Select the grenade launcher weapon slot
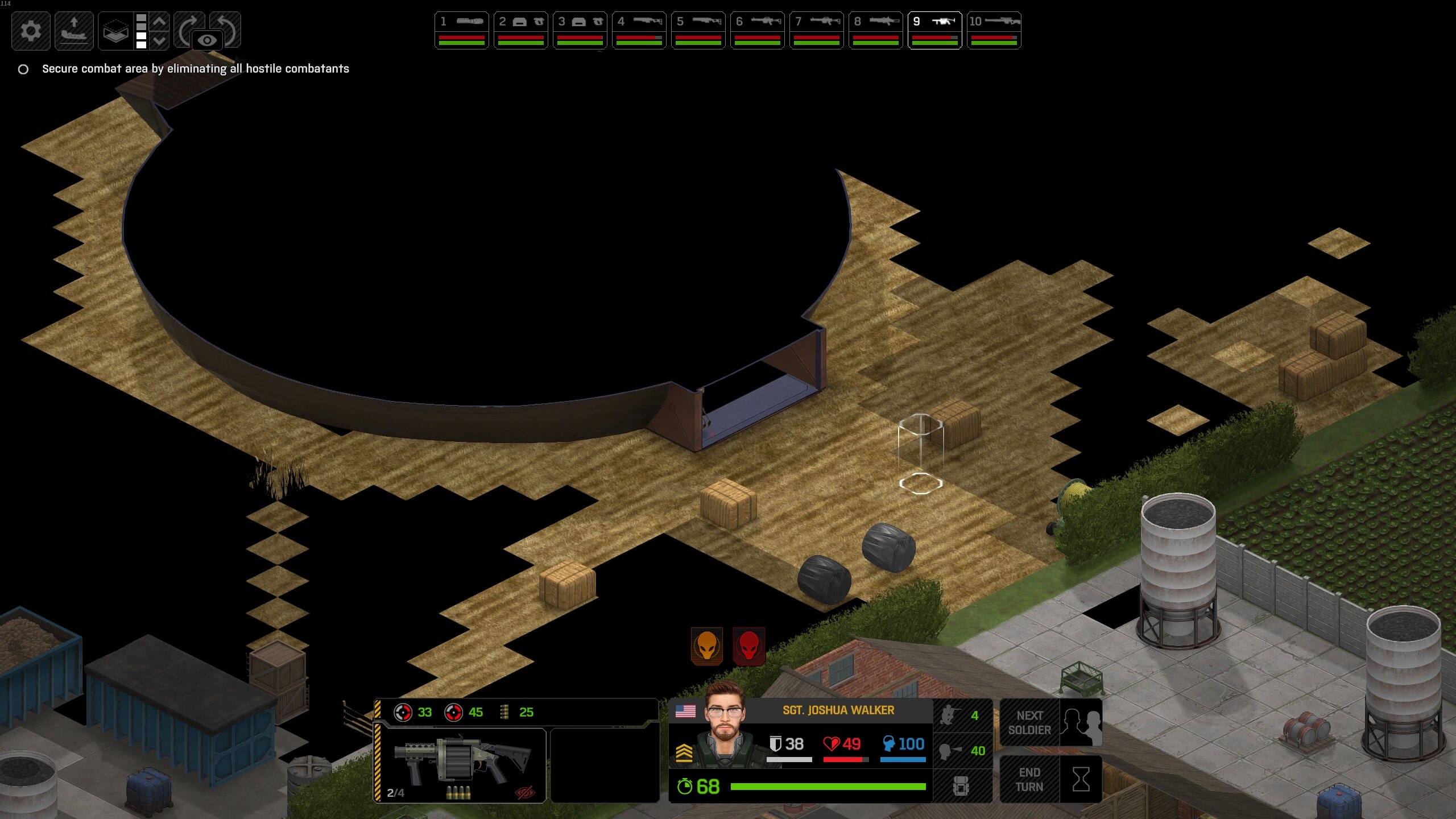This screenshot has height=819, width=1456. pyautogui.click(x=461, y=765)
